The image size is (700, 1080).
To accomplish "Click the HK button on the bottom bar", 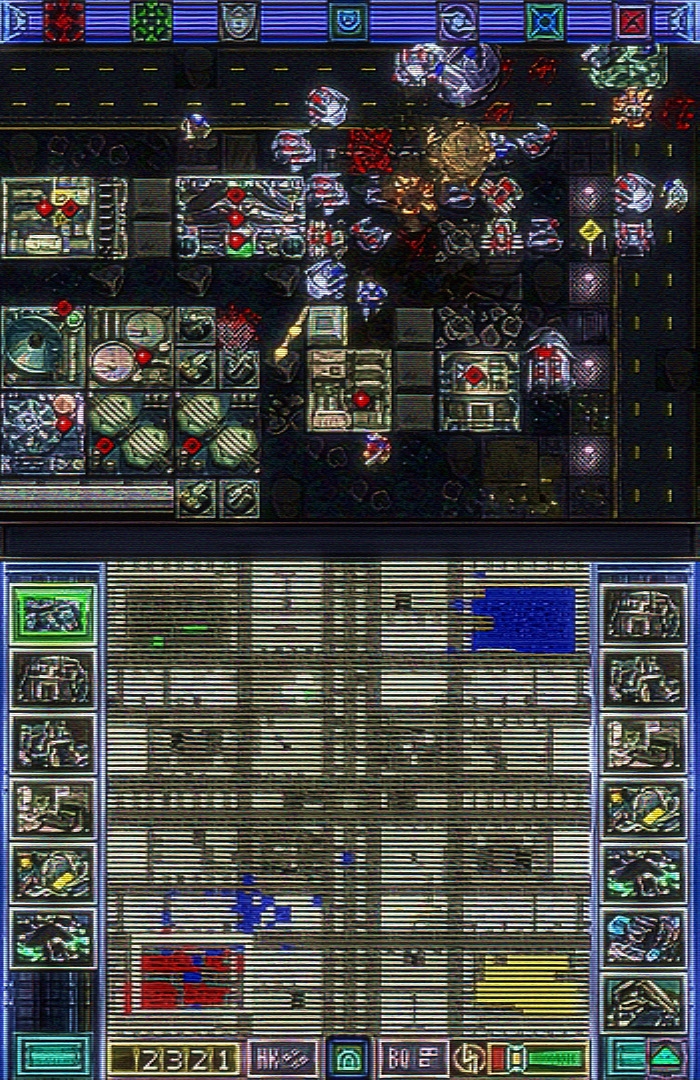I will pyautogui.click(x=282, y=1057).
